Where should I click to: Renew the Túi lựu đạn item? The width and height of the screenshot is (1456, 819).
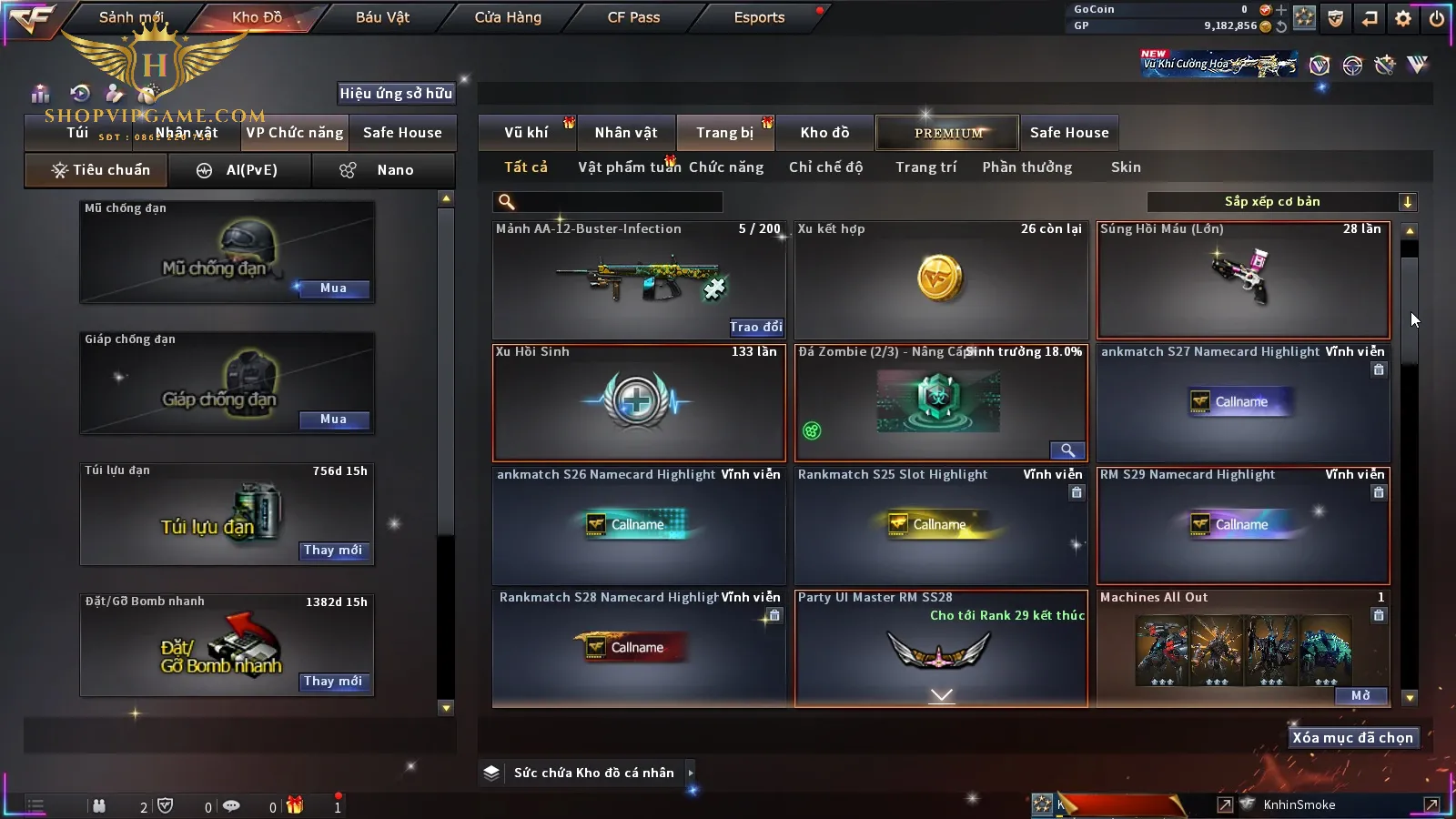tap(333, 551)
